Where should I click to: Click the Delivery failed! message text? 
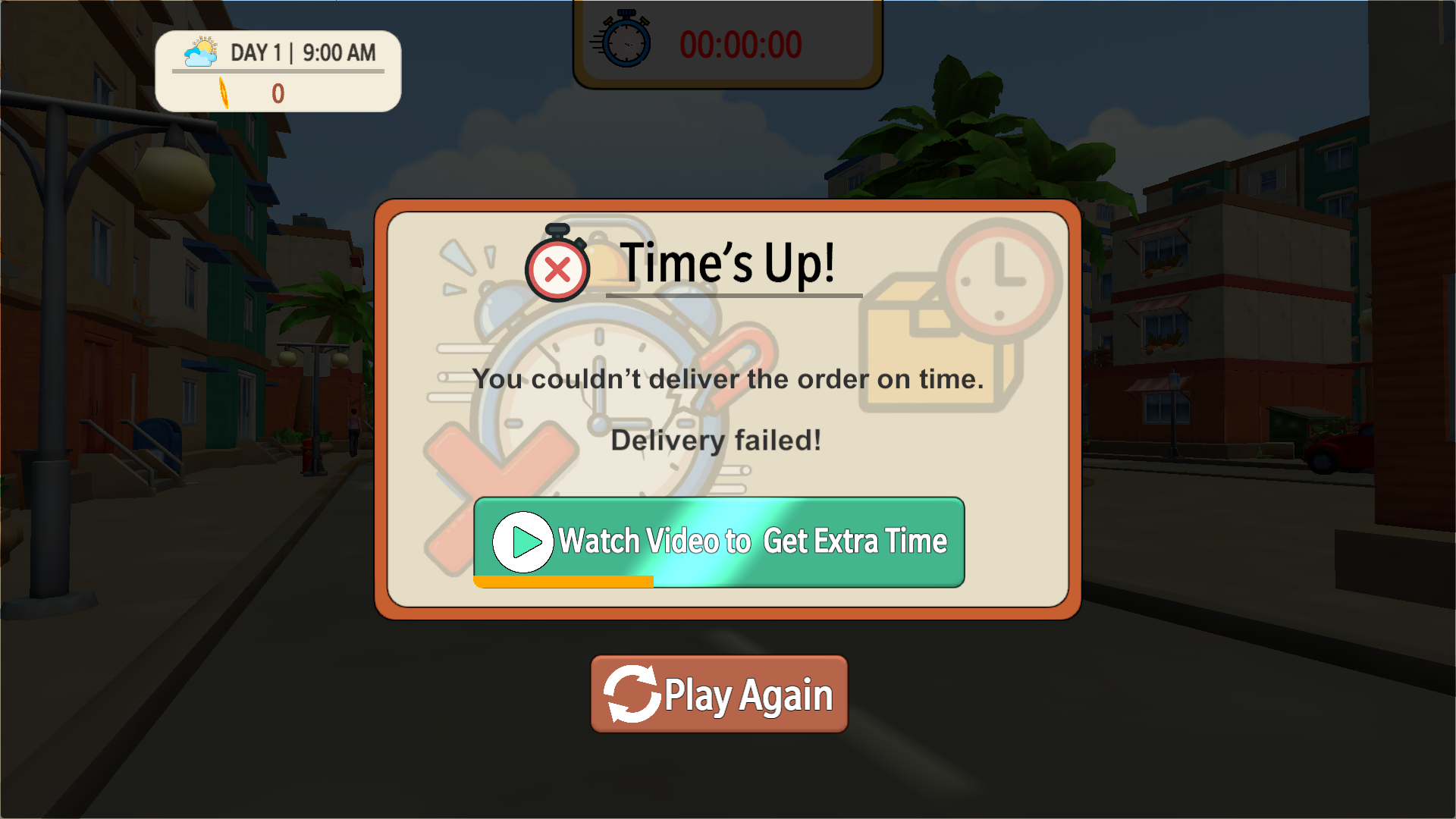coord(716,440)
